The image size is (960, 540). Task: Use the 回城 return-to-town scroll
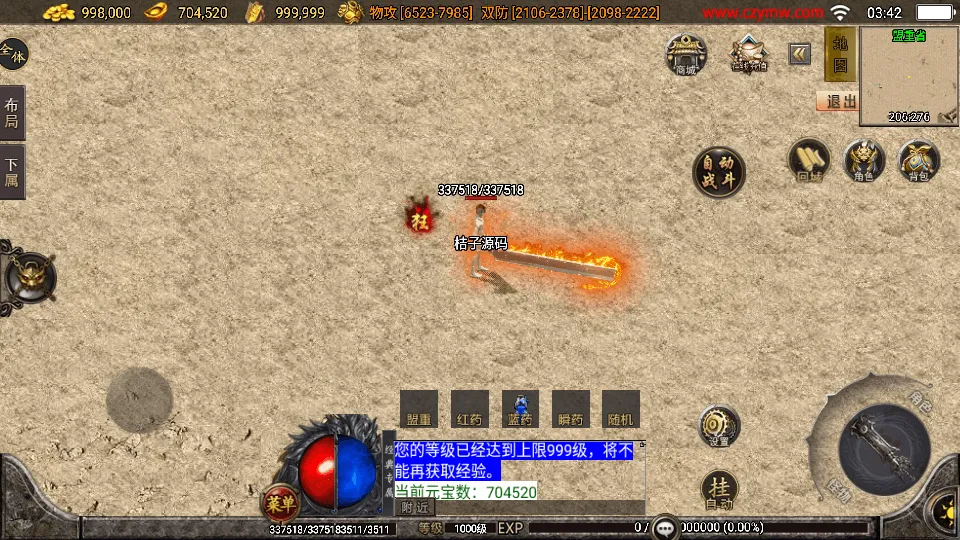tap(809, 161)
